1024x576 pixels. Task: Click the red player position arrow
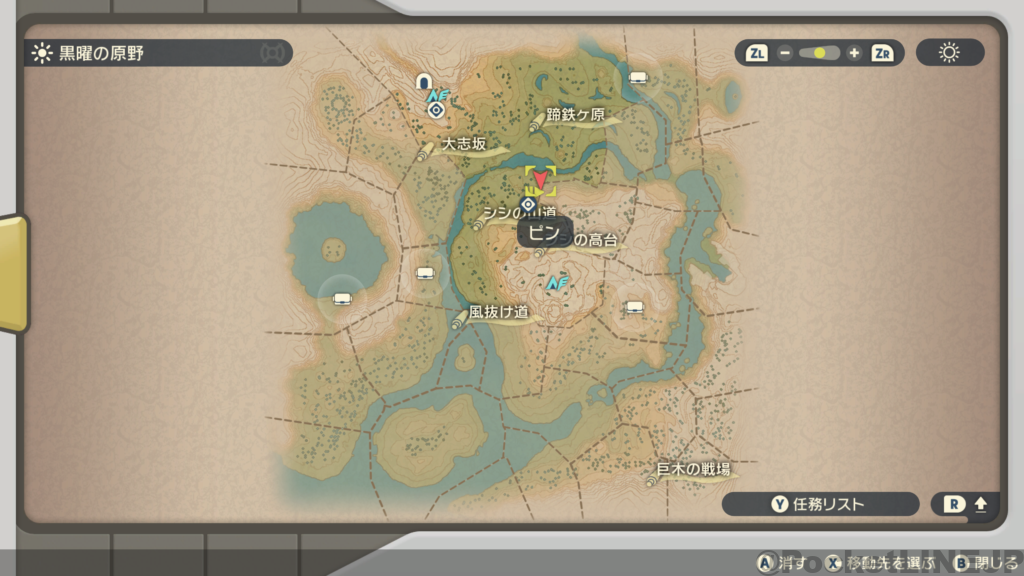(x=540, y=179)
